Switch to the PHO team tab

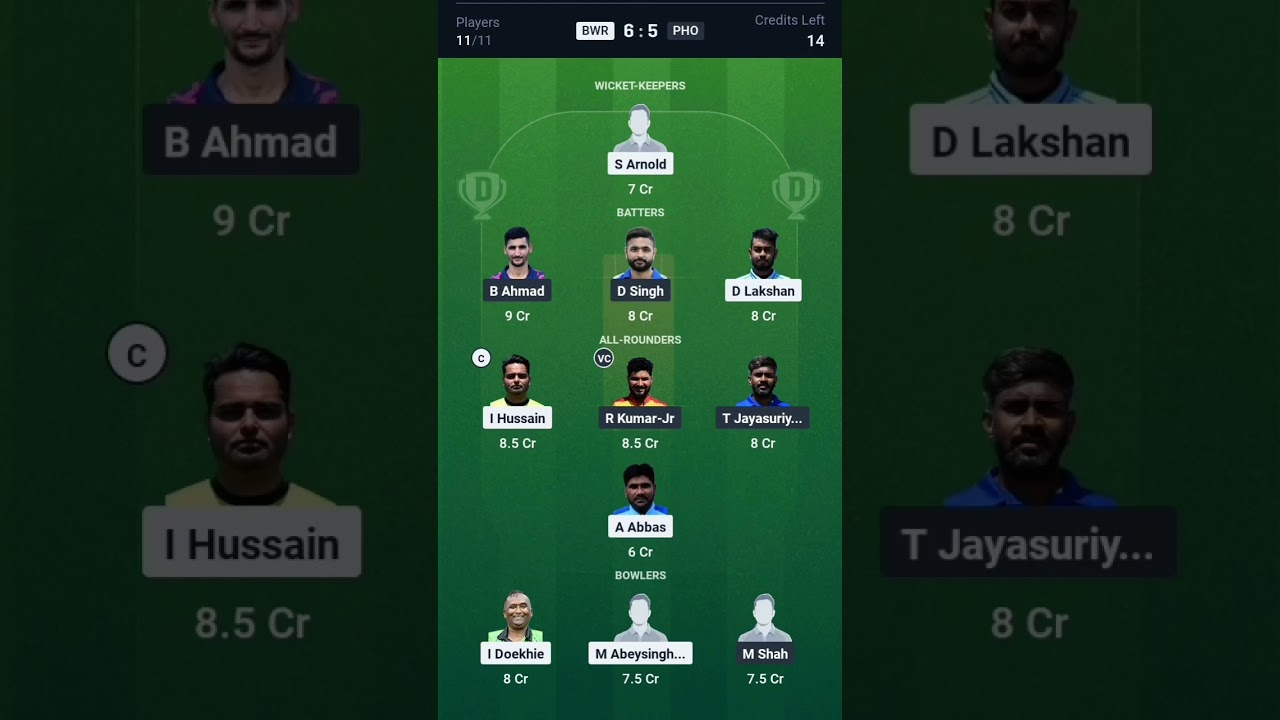686,30
